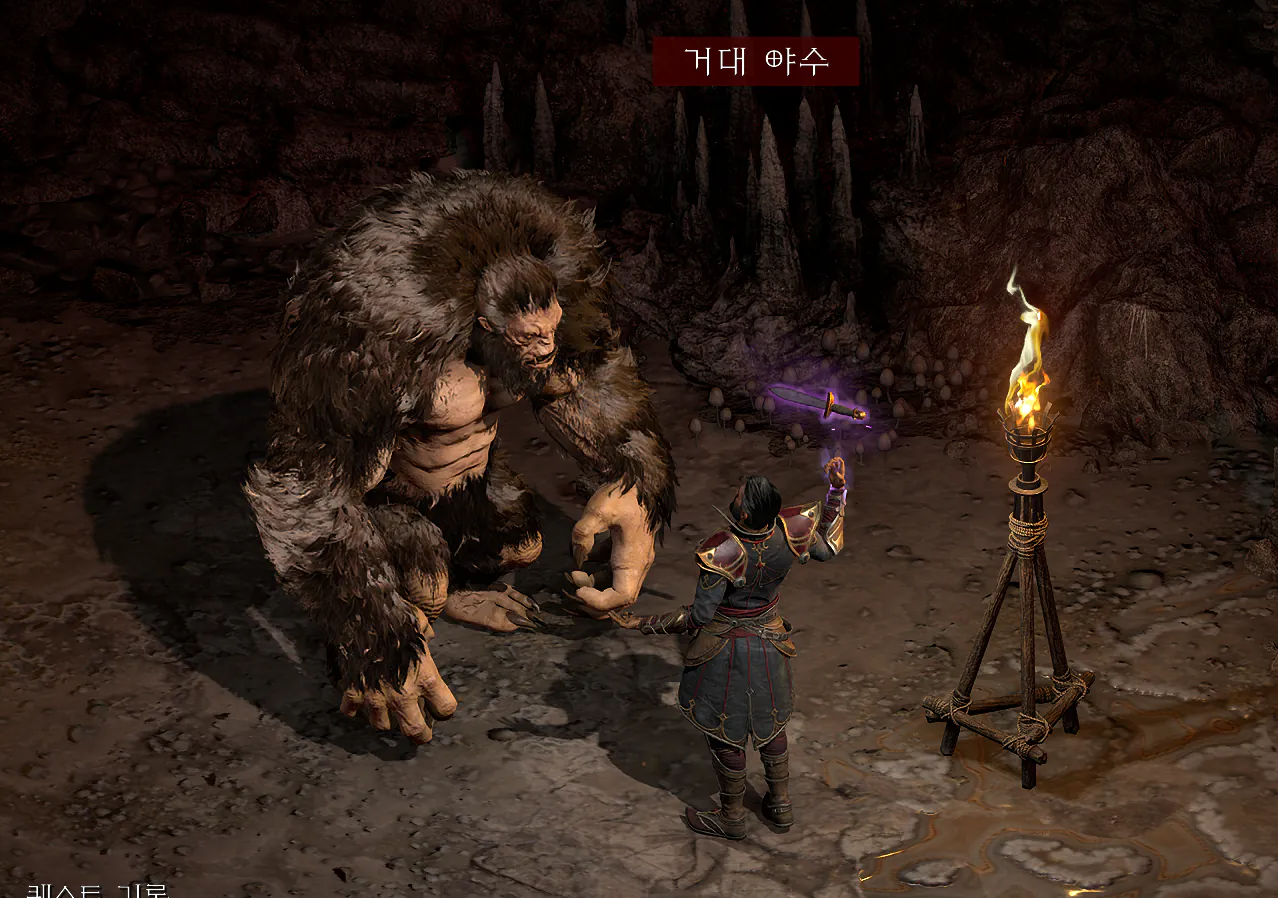The width and height of the screenshot is (1278, 898).
Task: Open the 퀘스트 기록 quest log
Action: (97, 890)
